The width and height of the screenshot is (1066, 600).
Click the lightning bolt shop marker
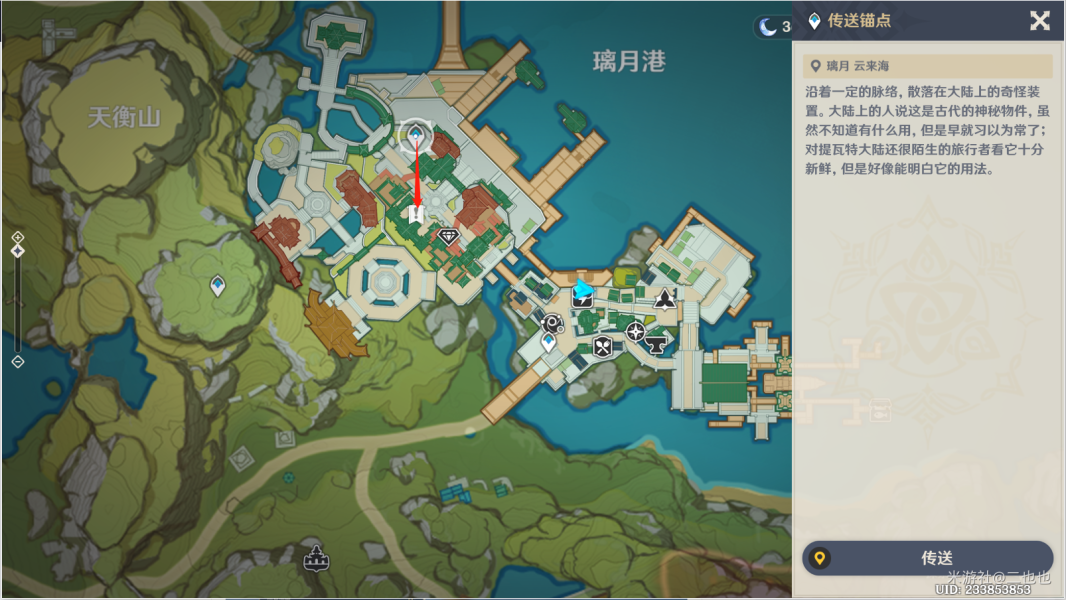(x=583, y=298)
